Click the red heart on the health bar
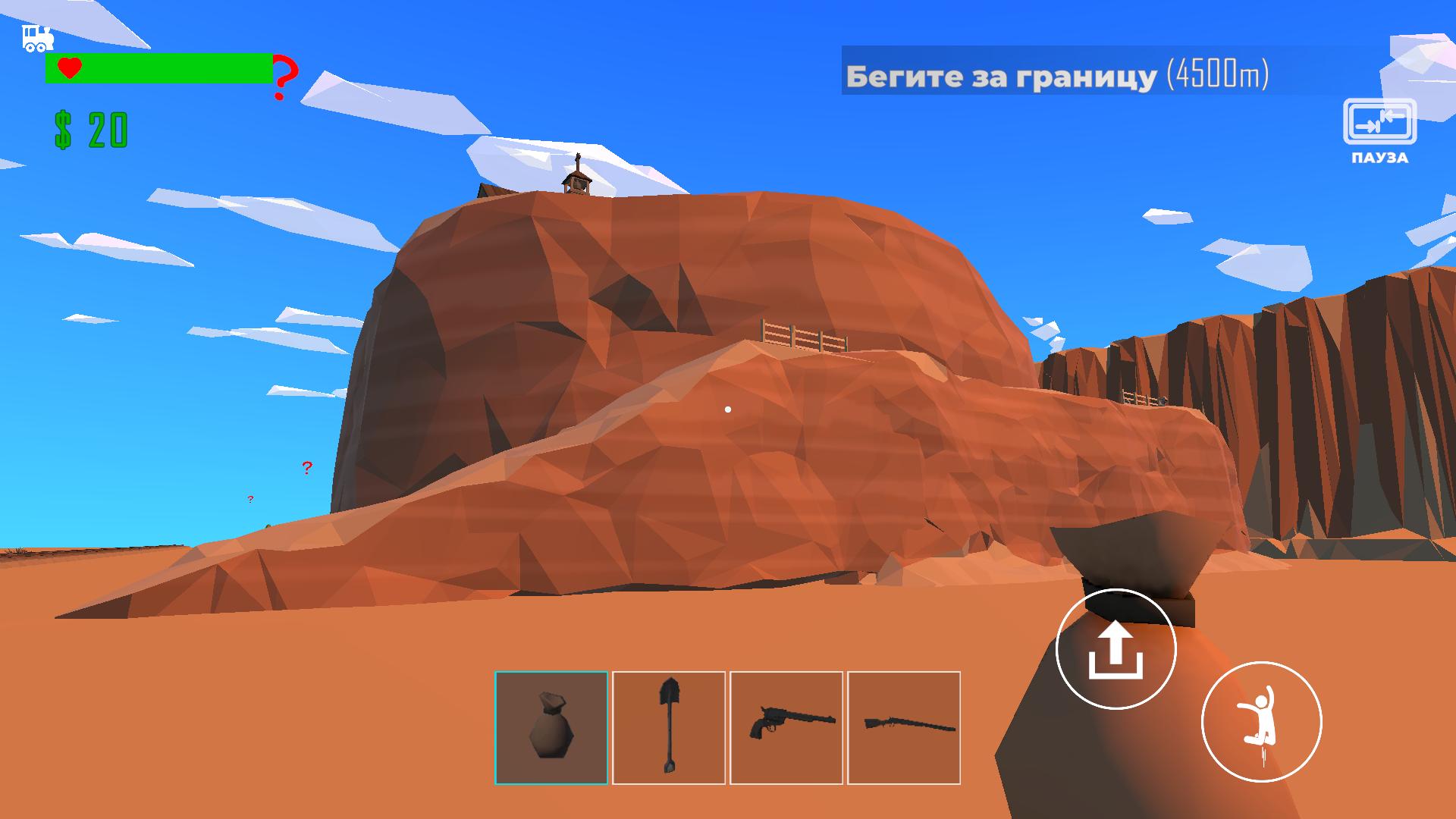The image size is (1456, 819). pyautogui.click(x=70, y=68)
